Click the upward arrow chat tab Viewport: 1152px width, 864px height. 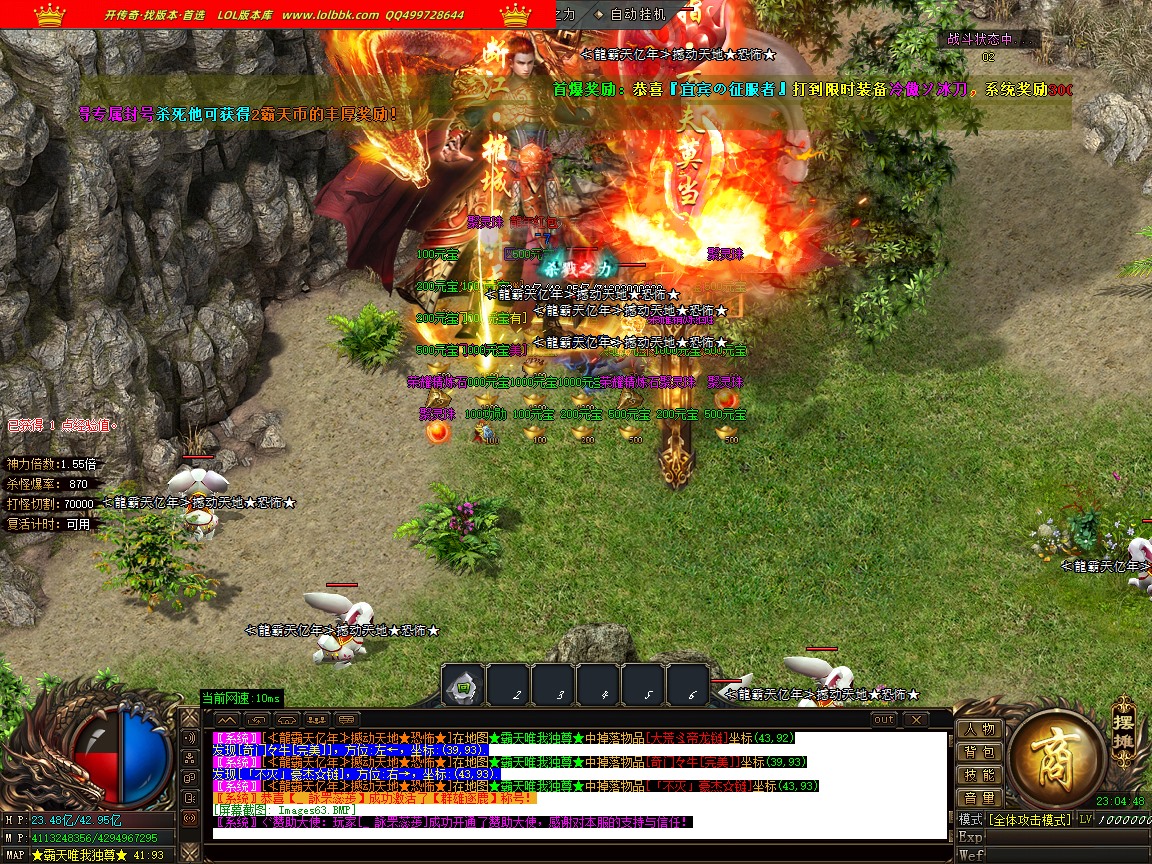pos(227,719)
